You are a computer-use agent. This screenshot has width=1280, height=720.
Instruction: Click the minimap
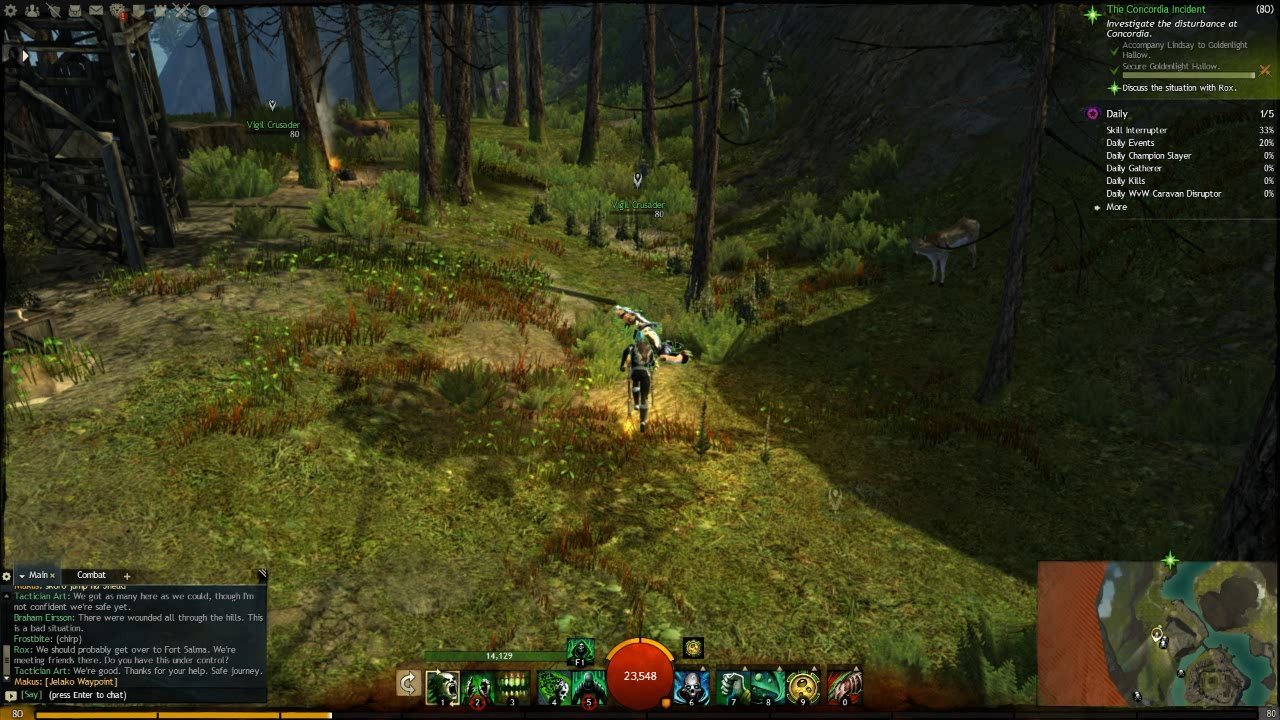coord(1158,633)
